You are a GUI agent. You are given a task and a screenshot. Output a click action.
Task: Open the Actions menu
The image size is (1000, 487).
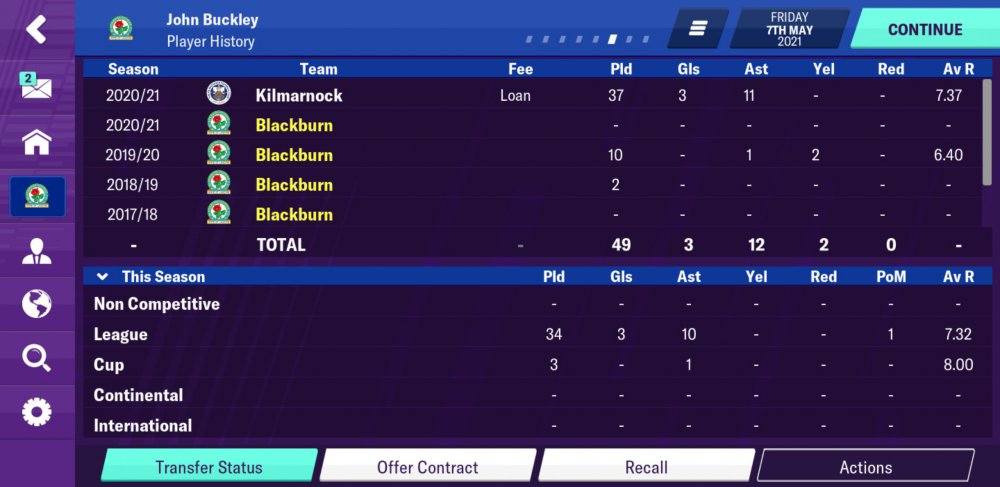pos(865,467)
